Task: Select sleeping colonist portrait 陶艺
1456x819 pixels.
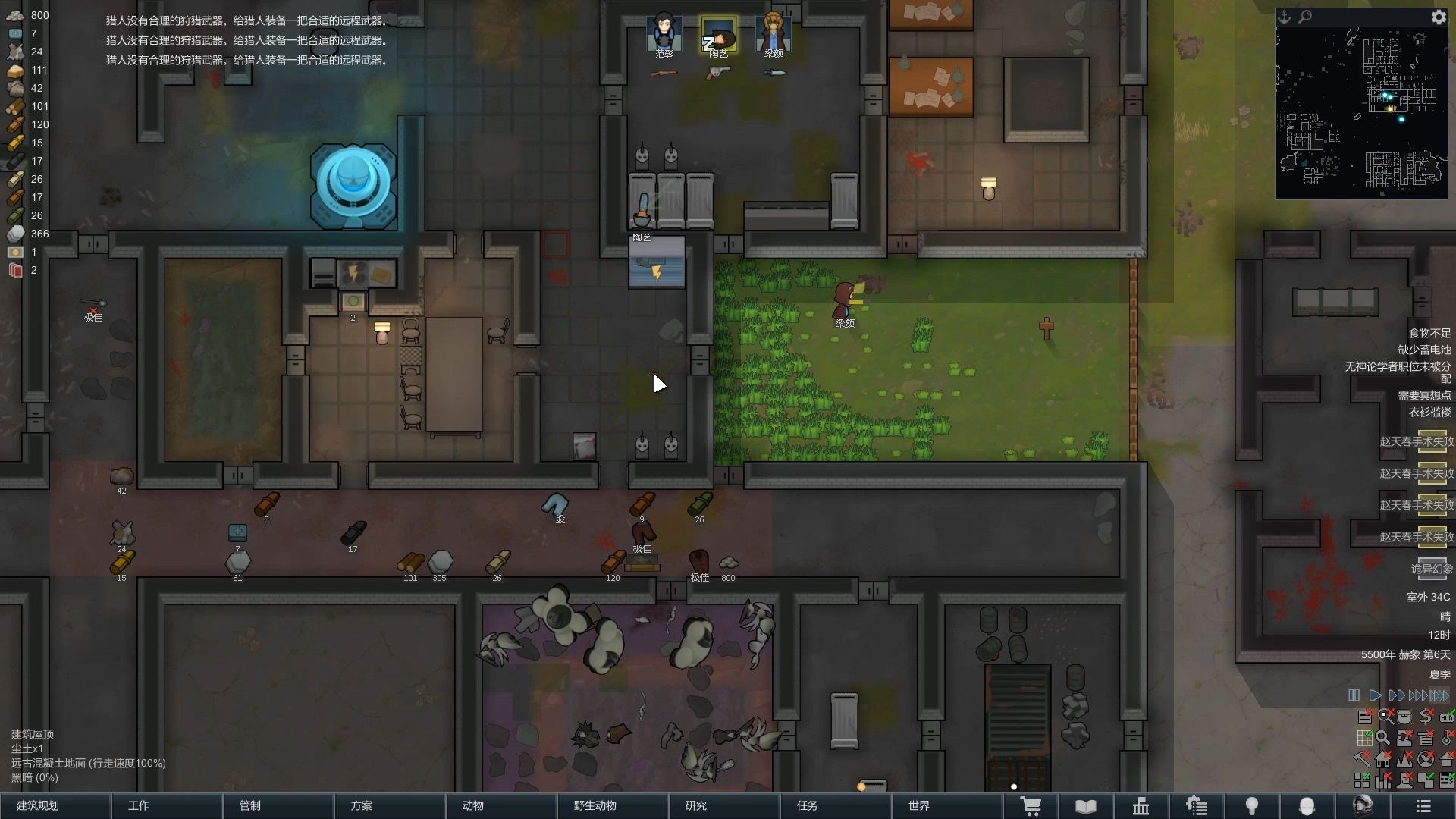Action: (x=718, y=36)
